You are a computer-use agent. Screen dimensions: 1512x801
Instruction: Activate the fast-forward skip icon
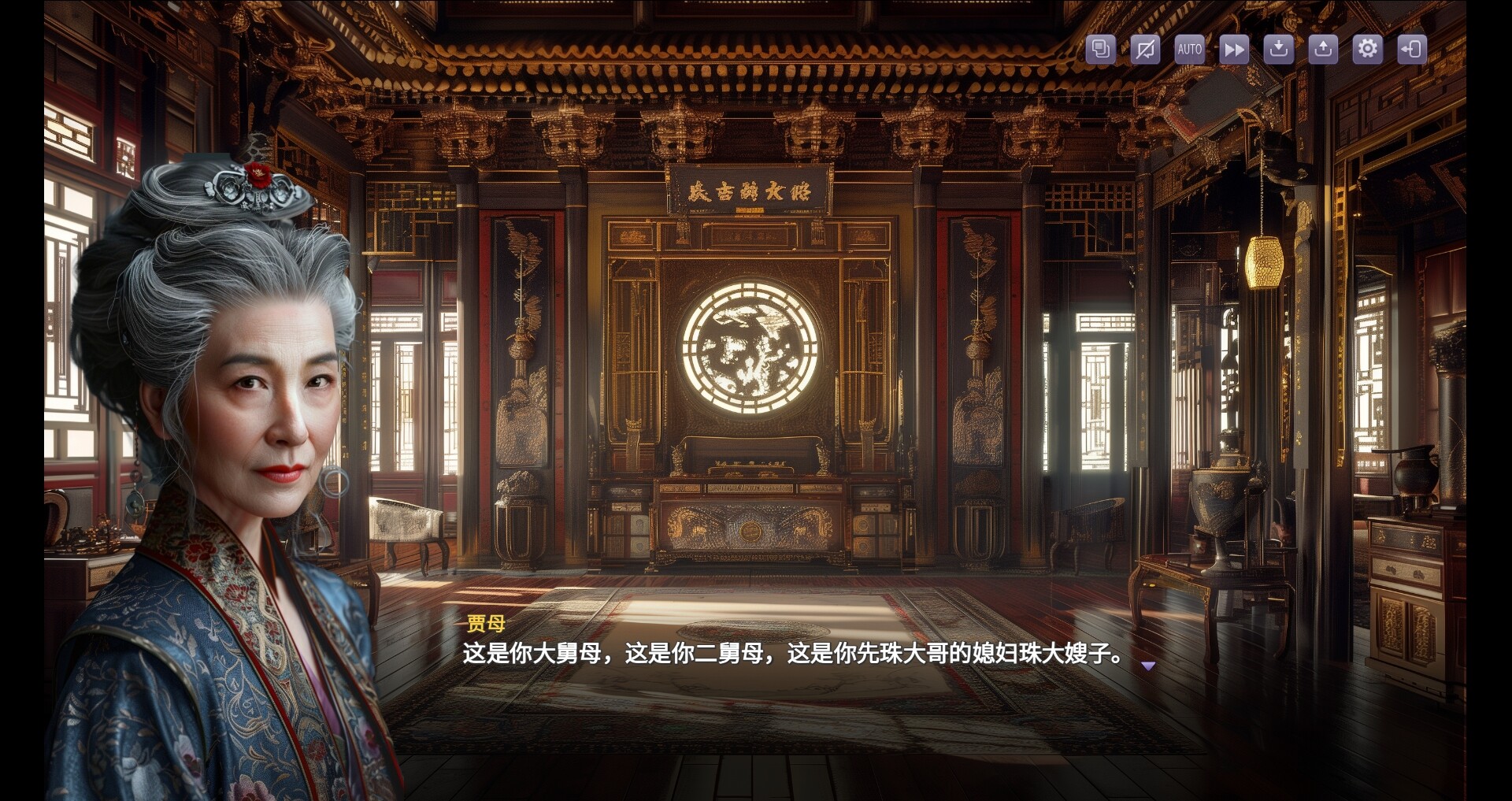coord(1233,49)
